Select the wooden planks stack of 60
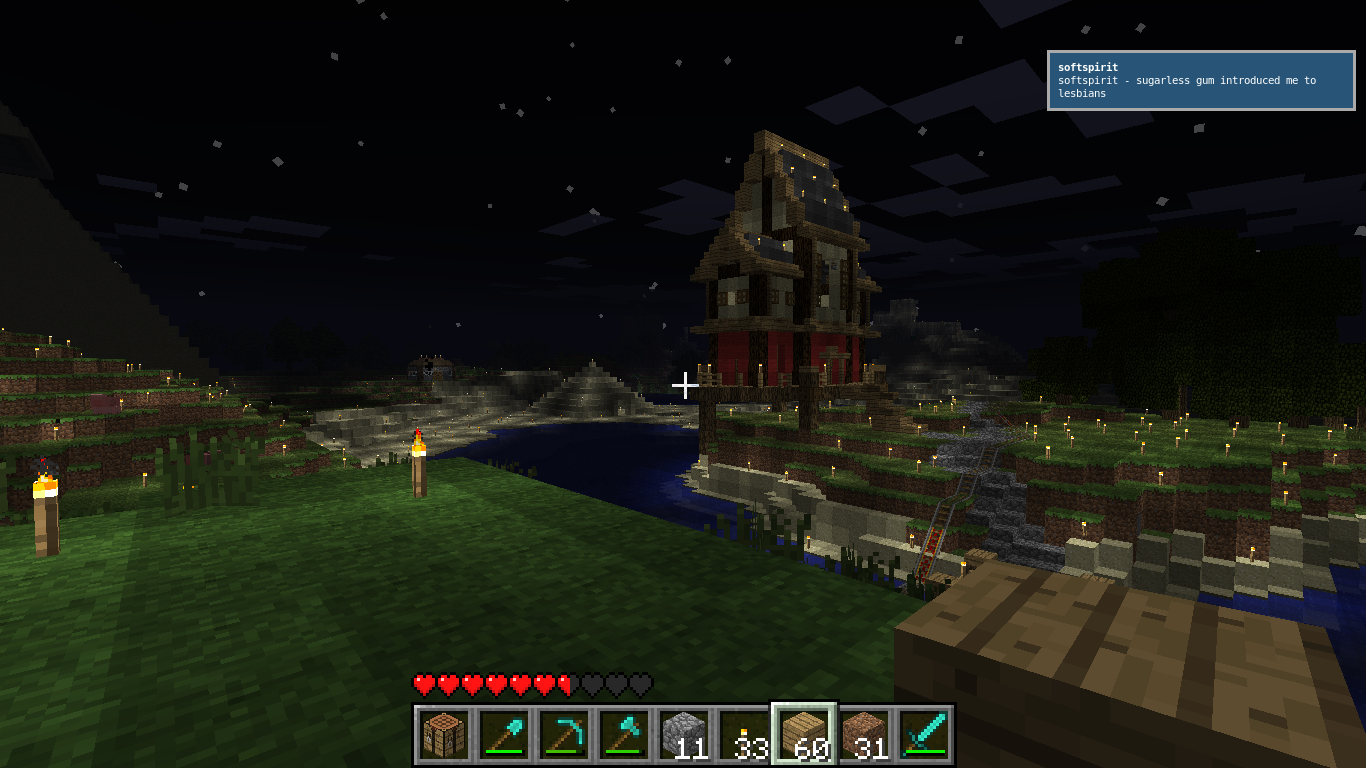 (x=804, y=735)
